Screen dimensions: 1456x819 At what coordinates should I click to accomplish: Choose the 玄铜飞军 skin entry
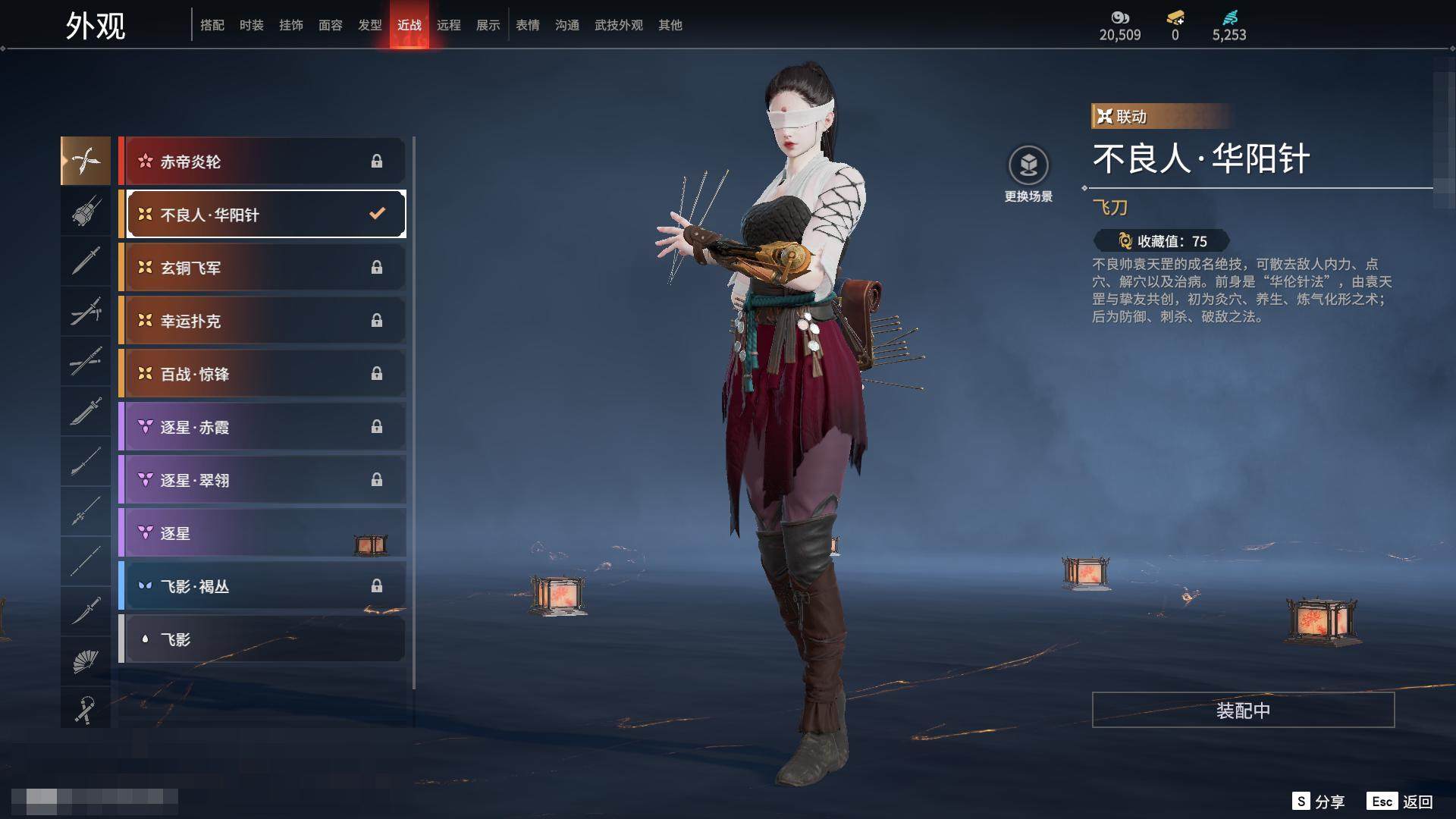click(262, 268)
